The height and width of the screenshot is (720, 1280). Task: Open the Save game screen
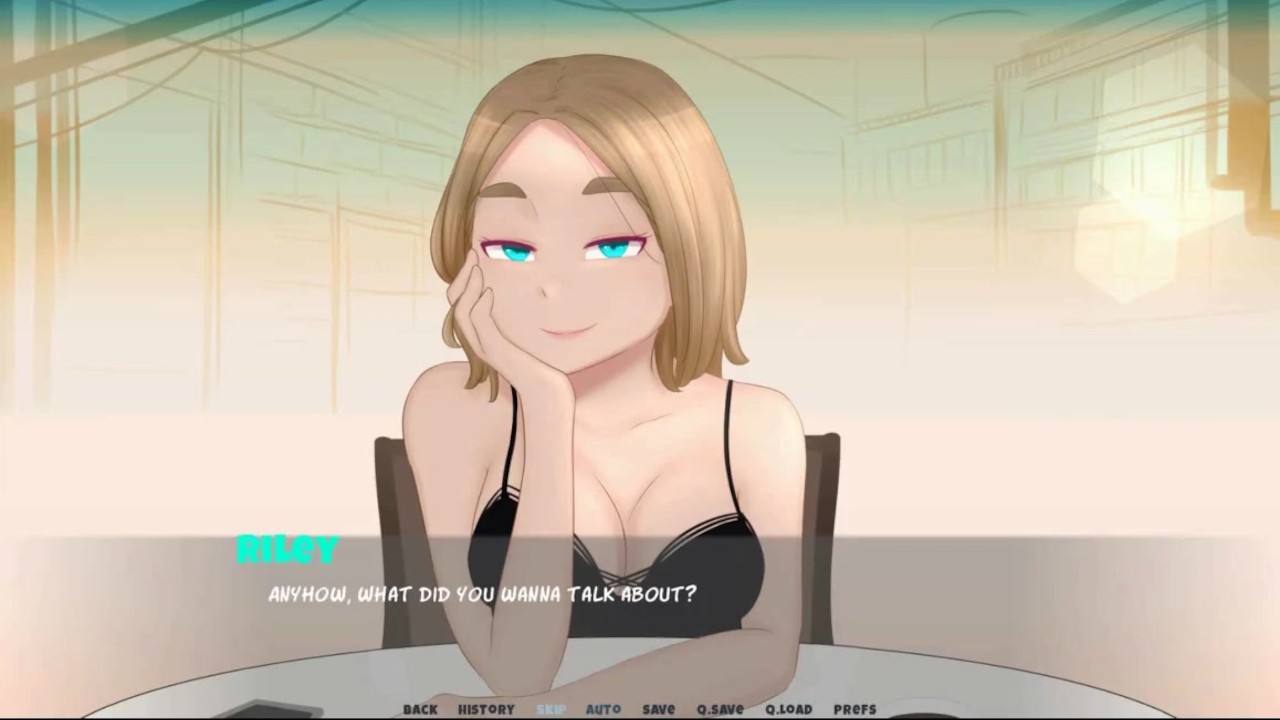coord(658,709)
